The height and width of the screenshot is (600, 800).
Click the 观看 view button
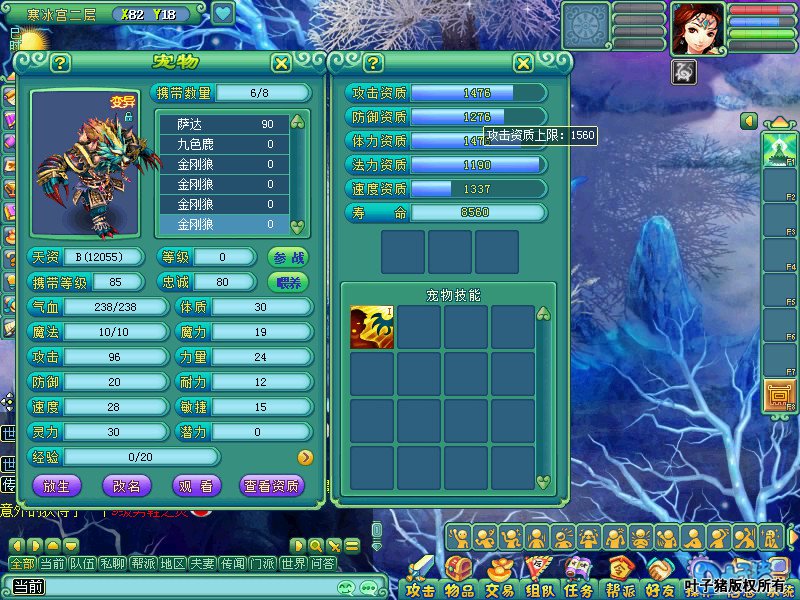point(197,486)
